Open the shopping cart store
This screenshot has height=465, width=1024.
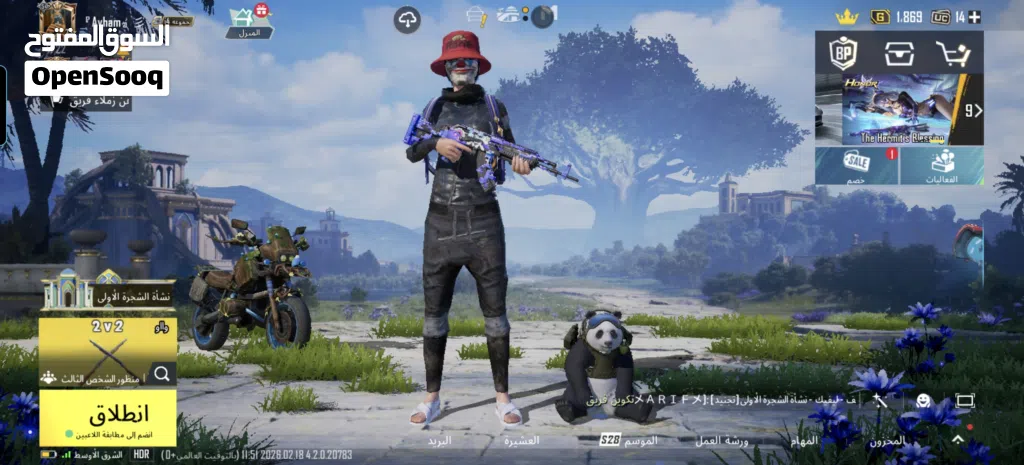click(x=953, y=52)
